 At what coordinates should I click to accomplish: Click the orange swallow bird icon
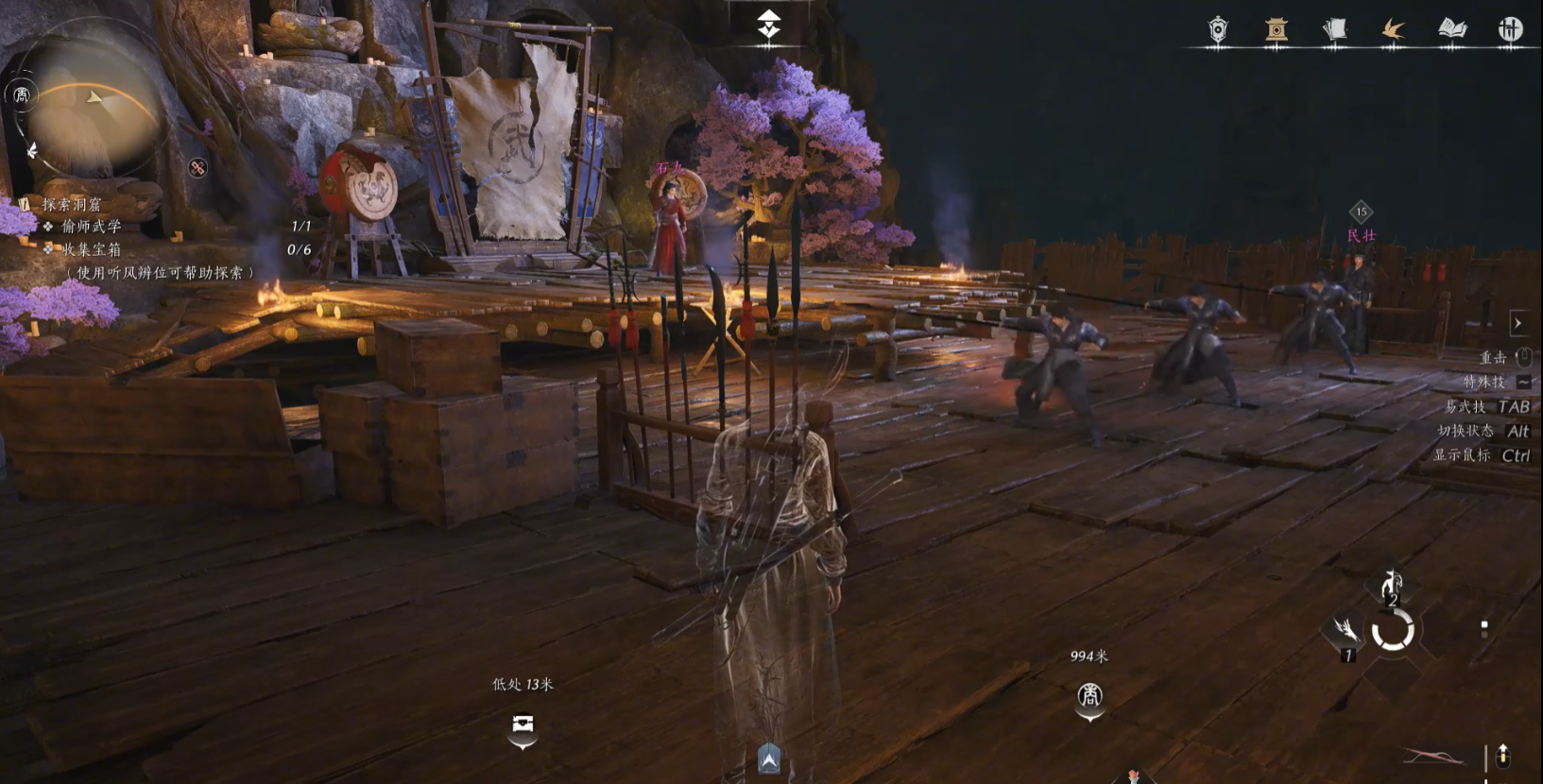click(x=1393, y=30)
